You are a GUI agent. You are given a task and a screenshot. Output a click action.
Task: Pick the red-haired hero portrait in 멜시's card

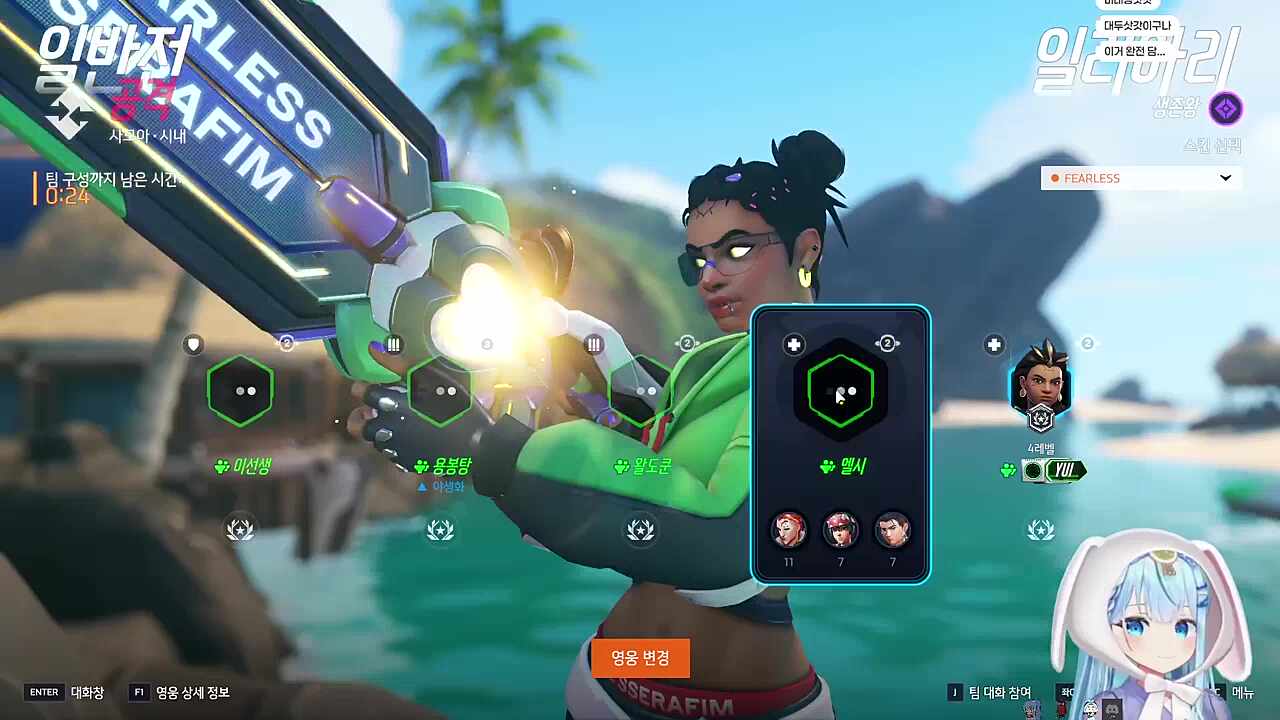[x=789, y=530]
